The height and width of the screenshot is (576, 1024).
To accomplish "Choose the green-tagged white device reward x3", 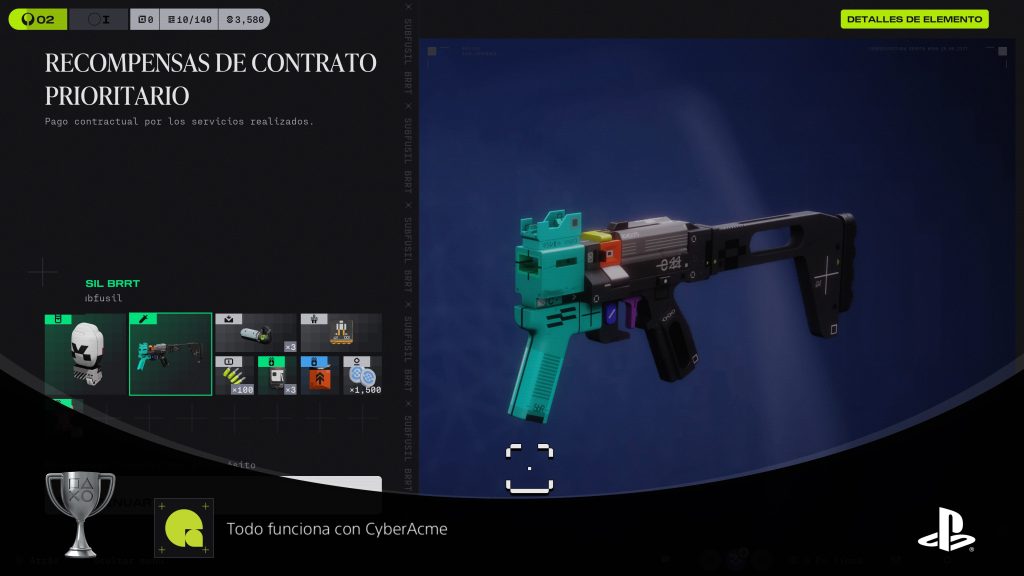I will pos(277,375).
